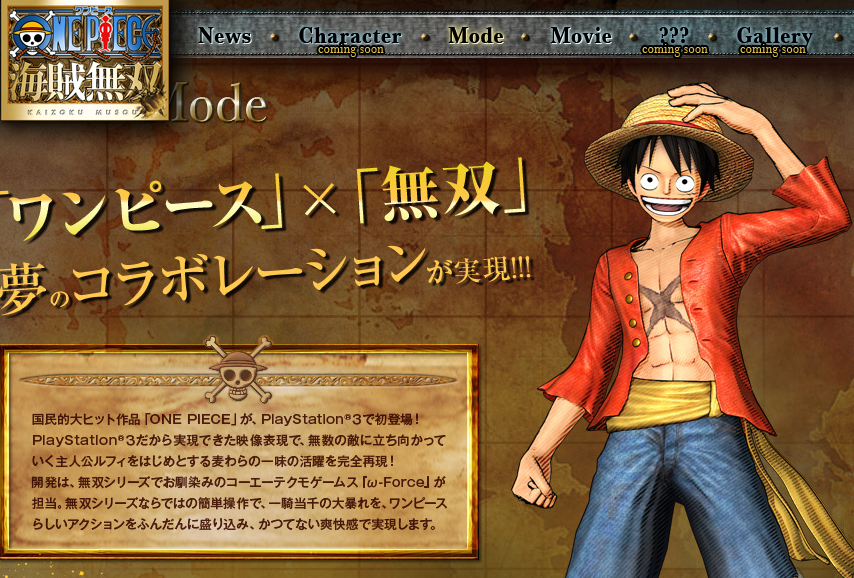Viewport: 854px width, 578px height.
Task: Select the Character menu entry
Action: (349, 37)
